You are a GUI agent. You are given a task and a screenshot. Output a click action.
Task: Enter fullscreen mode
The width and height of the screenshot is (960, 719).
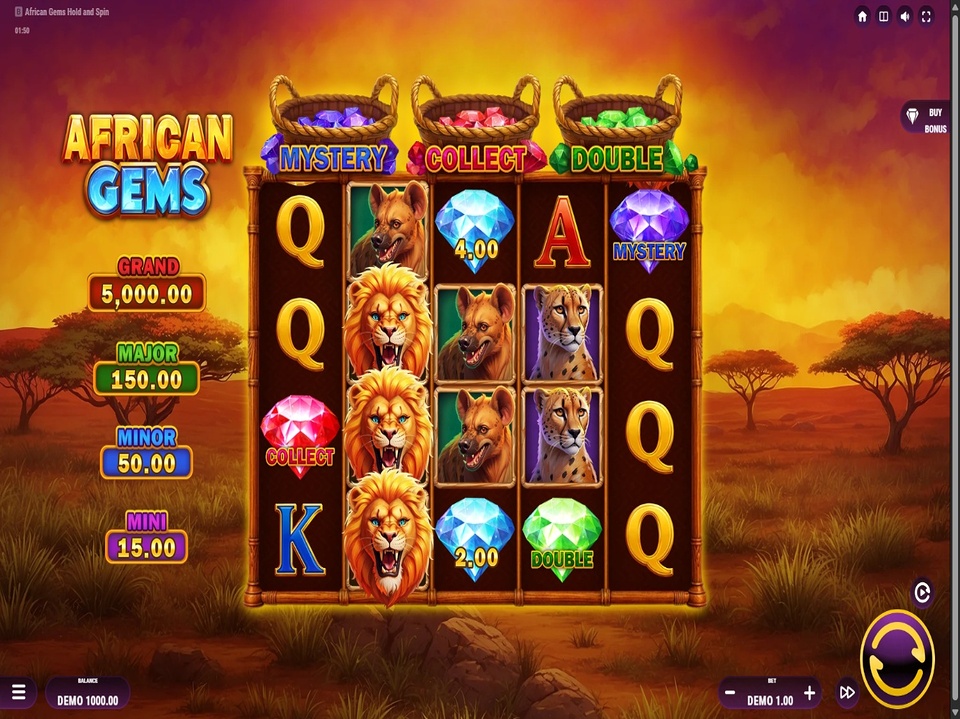tap(927, 16)
